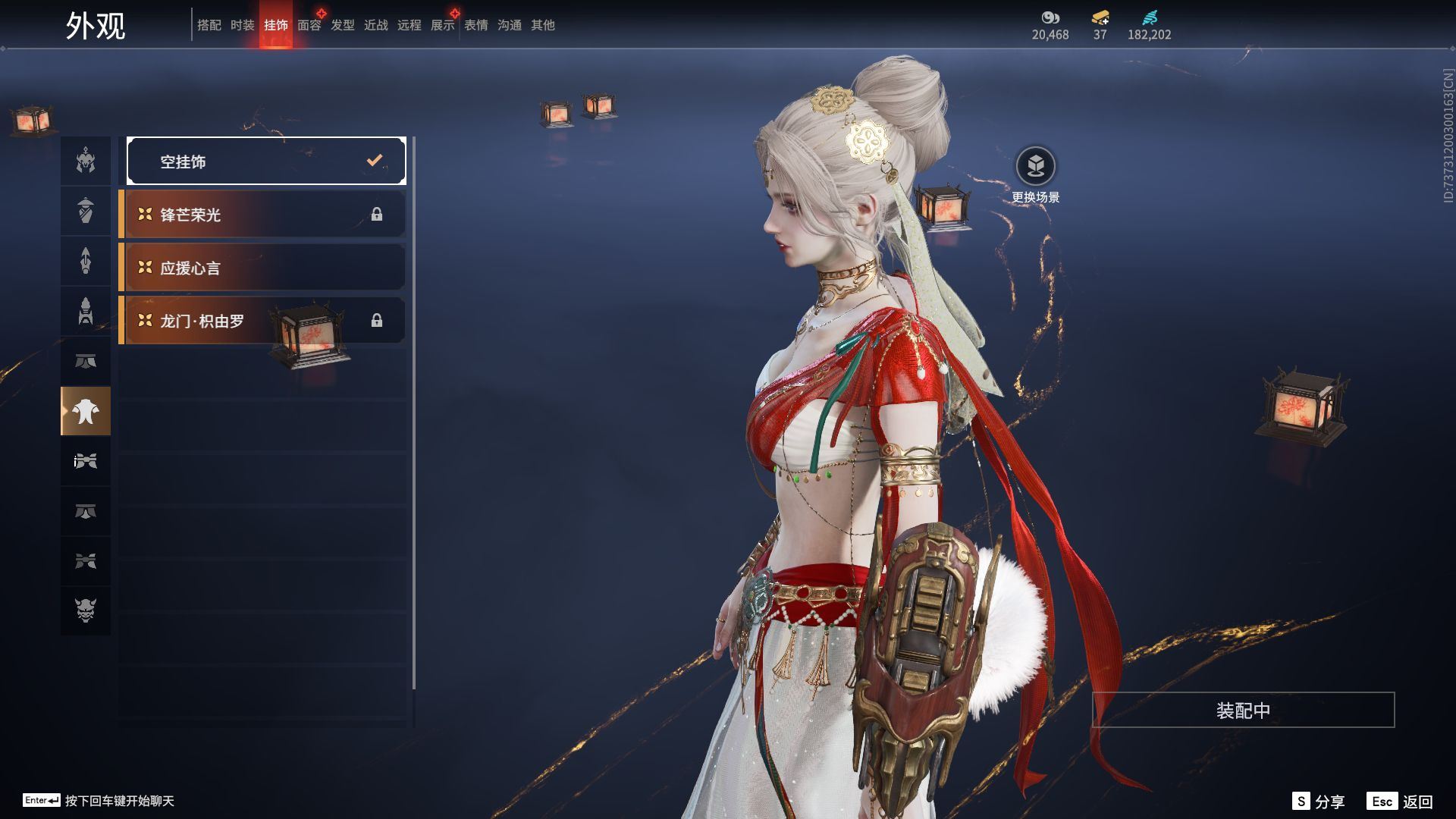
Task: Show the 展示 tab
Action: pos(443,25)
